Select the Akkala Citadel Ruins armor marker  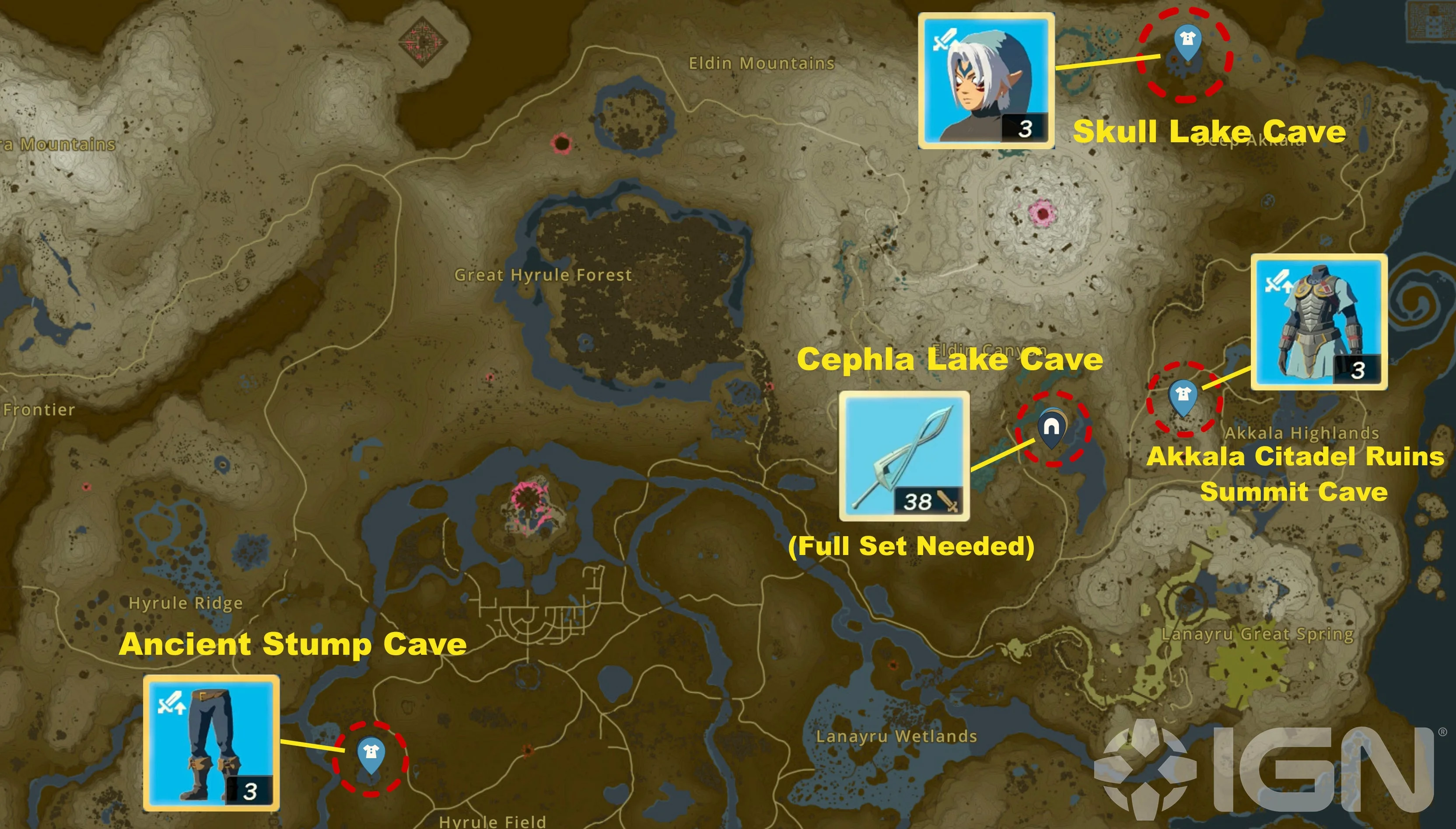(1183, 395)
